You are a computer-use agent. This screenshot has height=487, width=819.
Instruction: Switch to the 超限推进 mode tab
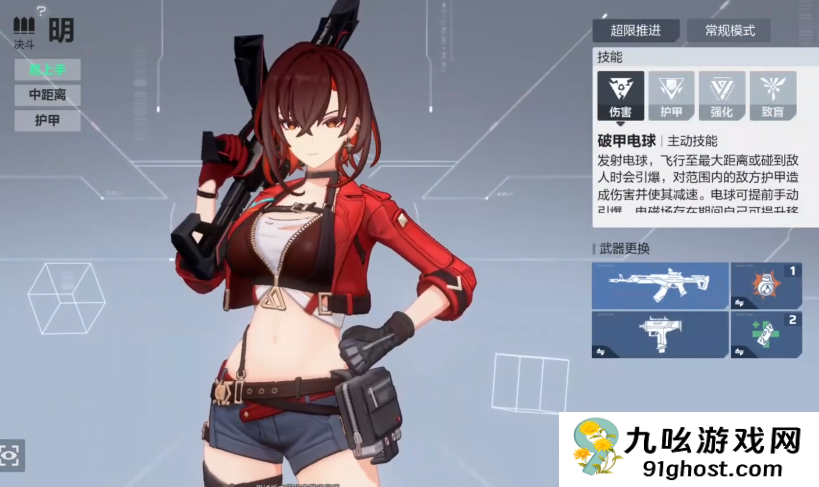tap(636, 30)
